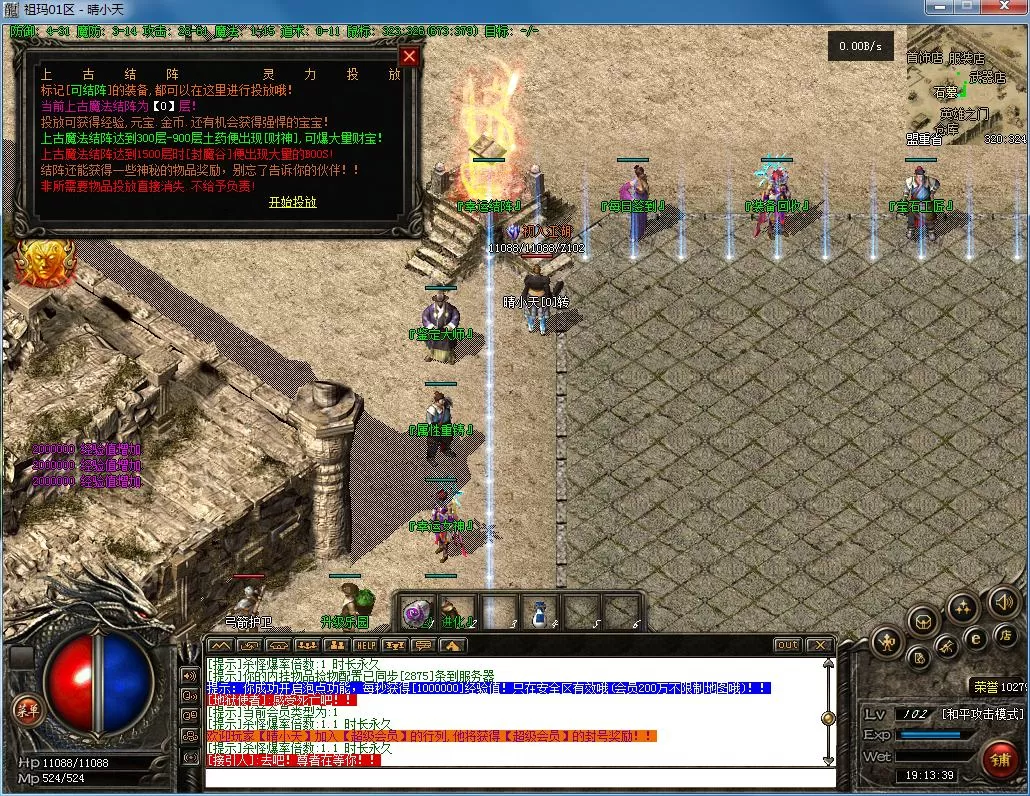Open the character figure icon button
This screenshot has width=1030, height=796.
[887, 642]
